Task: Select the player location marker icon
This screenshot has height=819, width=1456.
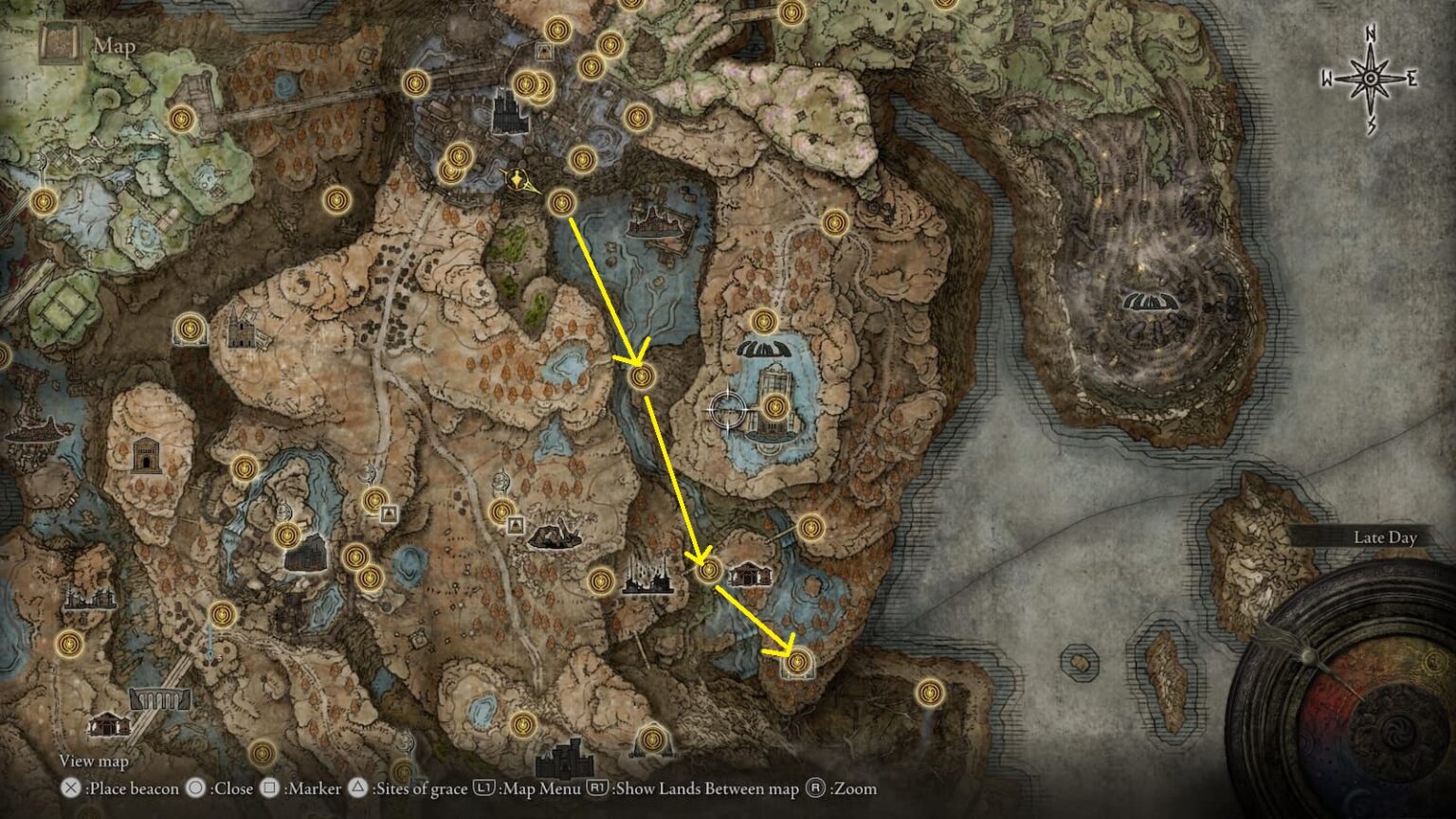Action: (517, 180)
